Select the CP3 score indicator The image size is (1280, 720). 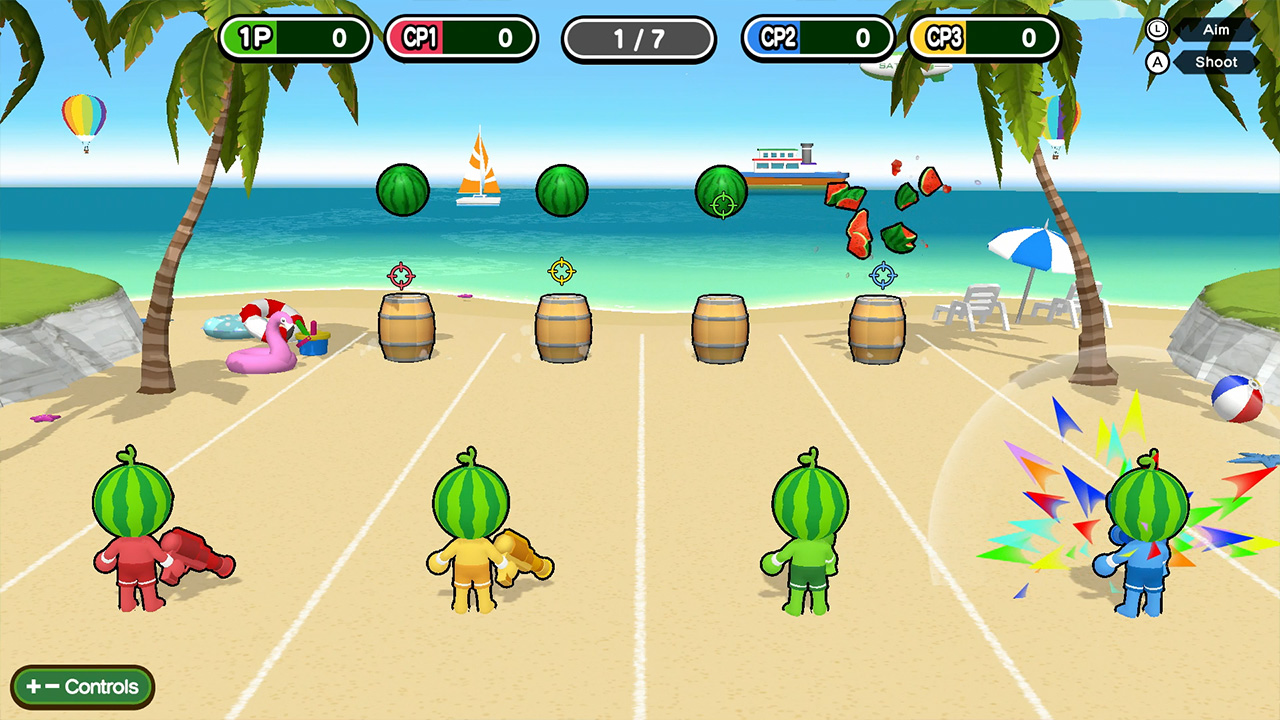(x=983, y=38)
